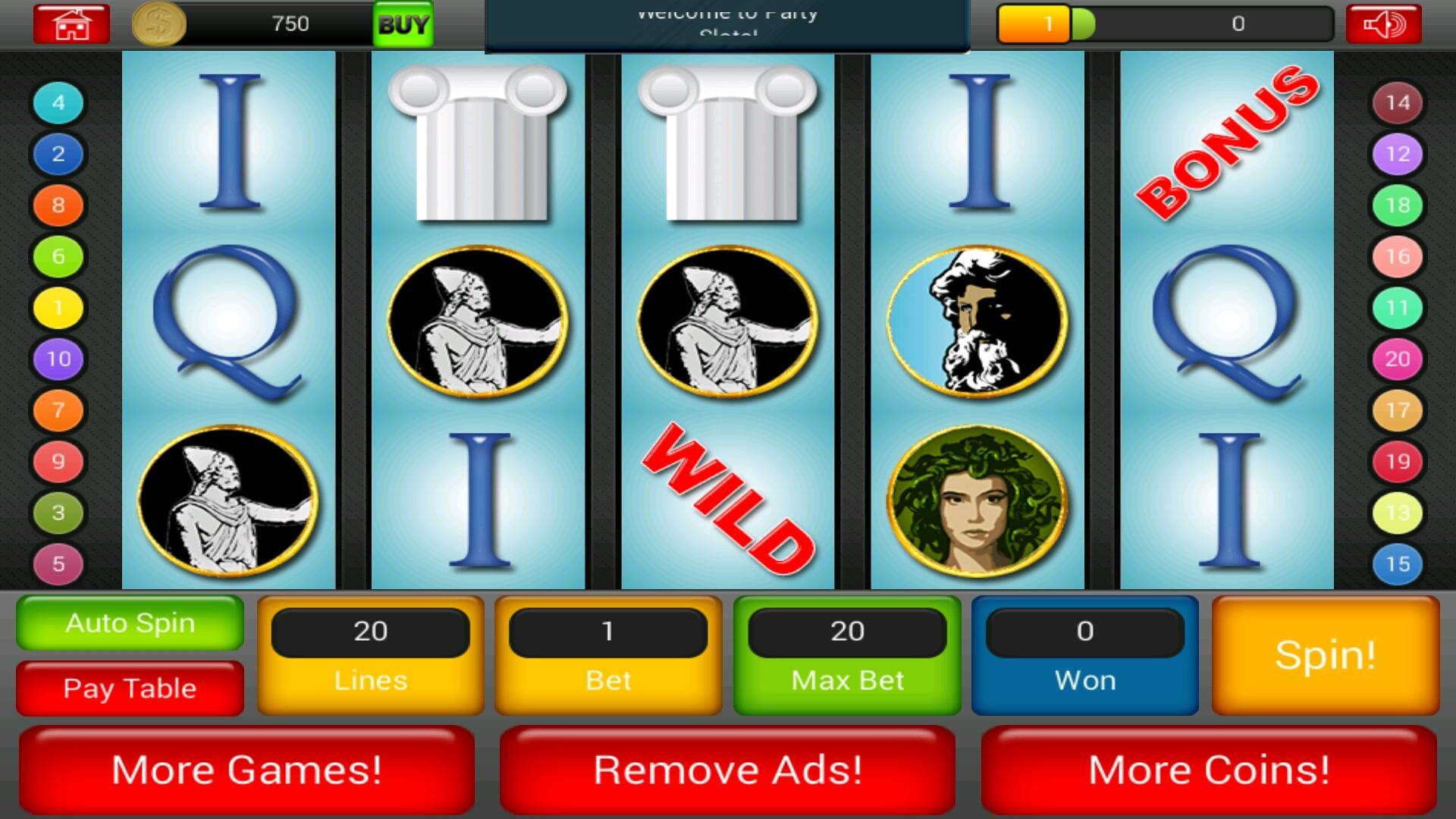
Task: Open the Pay Table
Action: tap(129, 688)
